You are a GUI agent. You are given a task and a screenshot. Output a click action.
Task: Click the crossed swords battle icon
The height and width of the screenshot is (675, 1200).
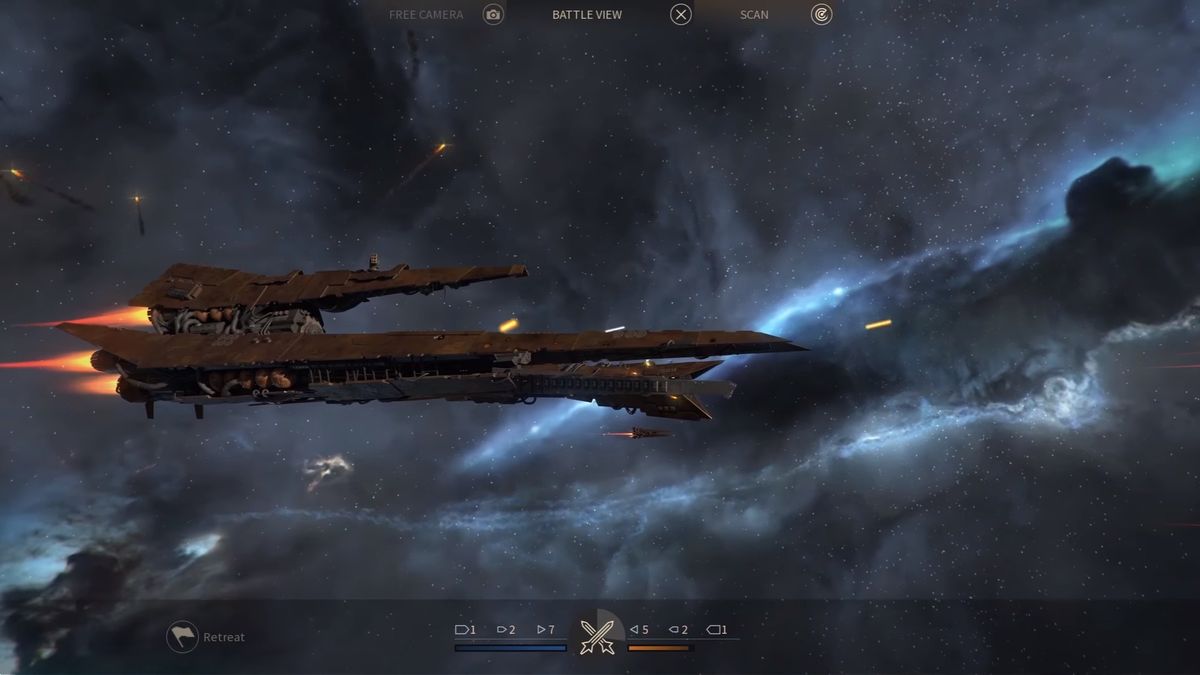(597, 632)
